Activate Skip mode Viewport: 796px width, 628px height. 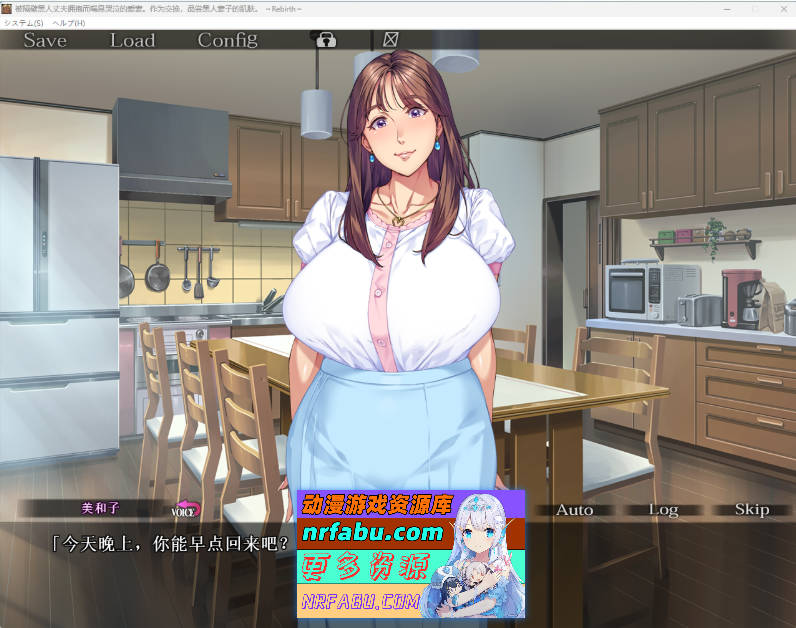(x=751, y=510)
